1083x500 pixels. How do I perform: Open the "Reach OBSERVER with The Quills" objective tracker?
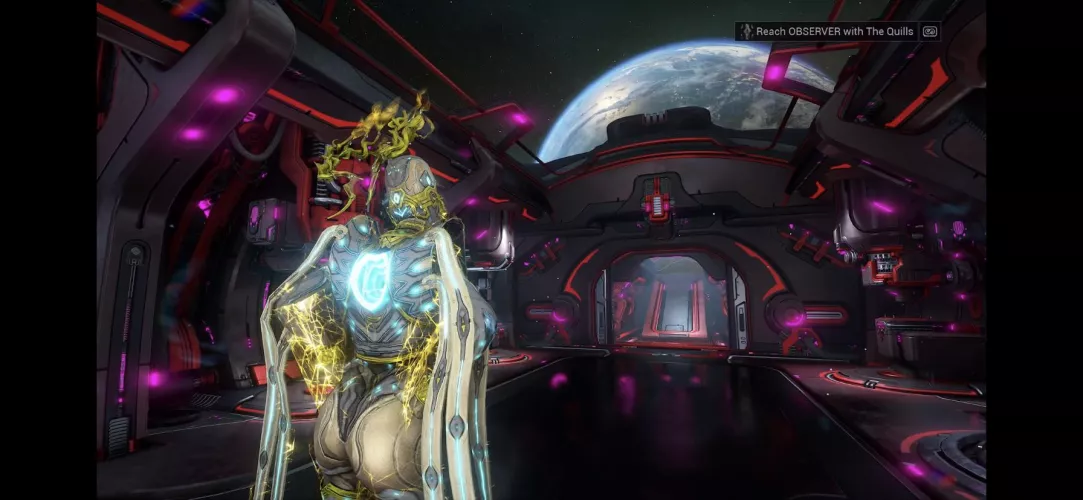(x=836, y=32)
